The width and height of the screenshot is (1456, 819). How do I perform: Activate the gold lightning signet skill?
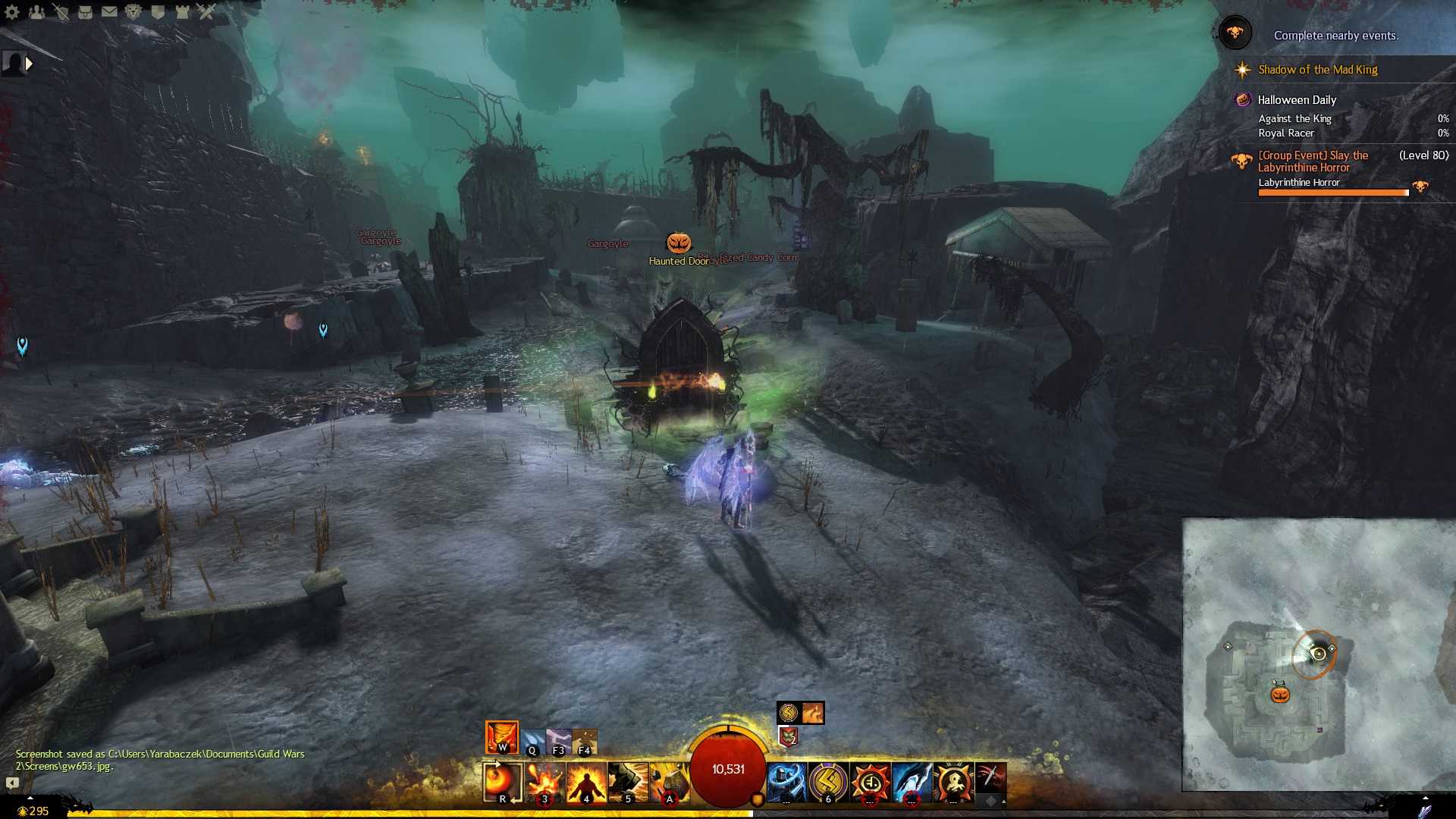click(828, 783)
